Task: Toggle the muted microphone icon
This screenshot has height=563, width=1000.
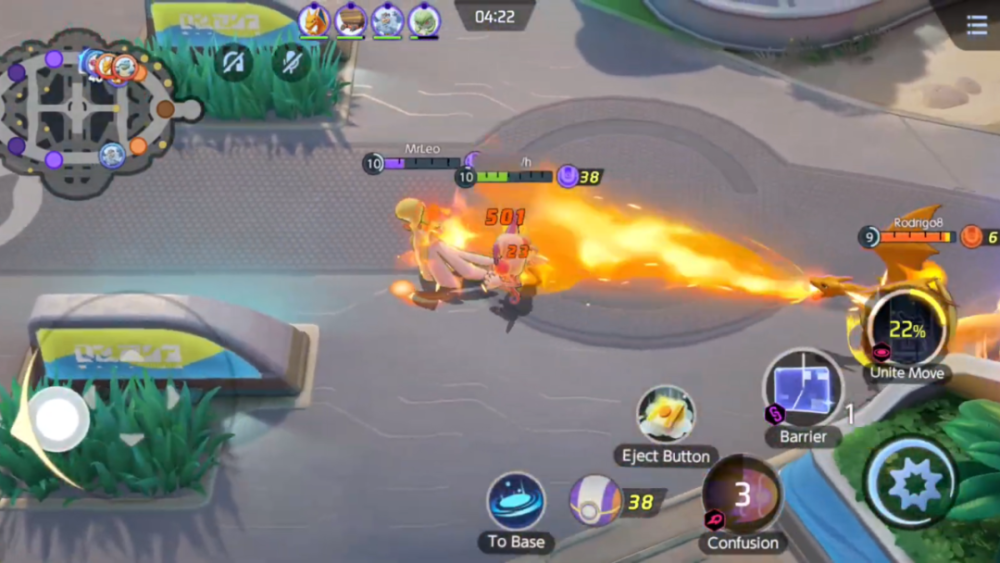Action: coord(292,63)
